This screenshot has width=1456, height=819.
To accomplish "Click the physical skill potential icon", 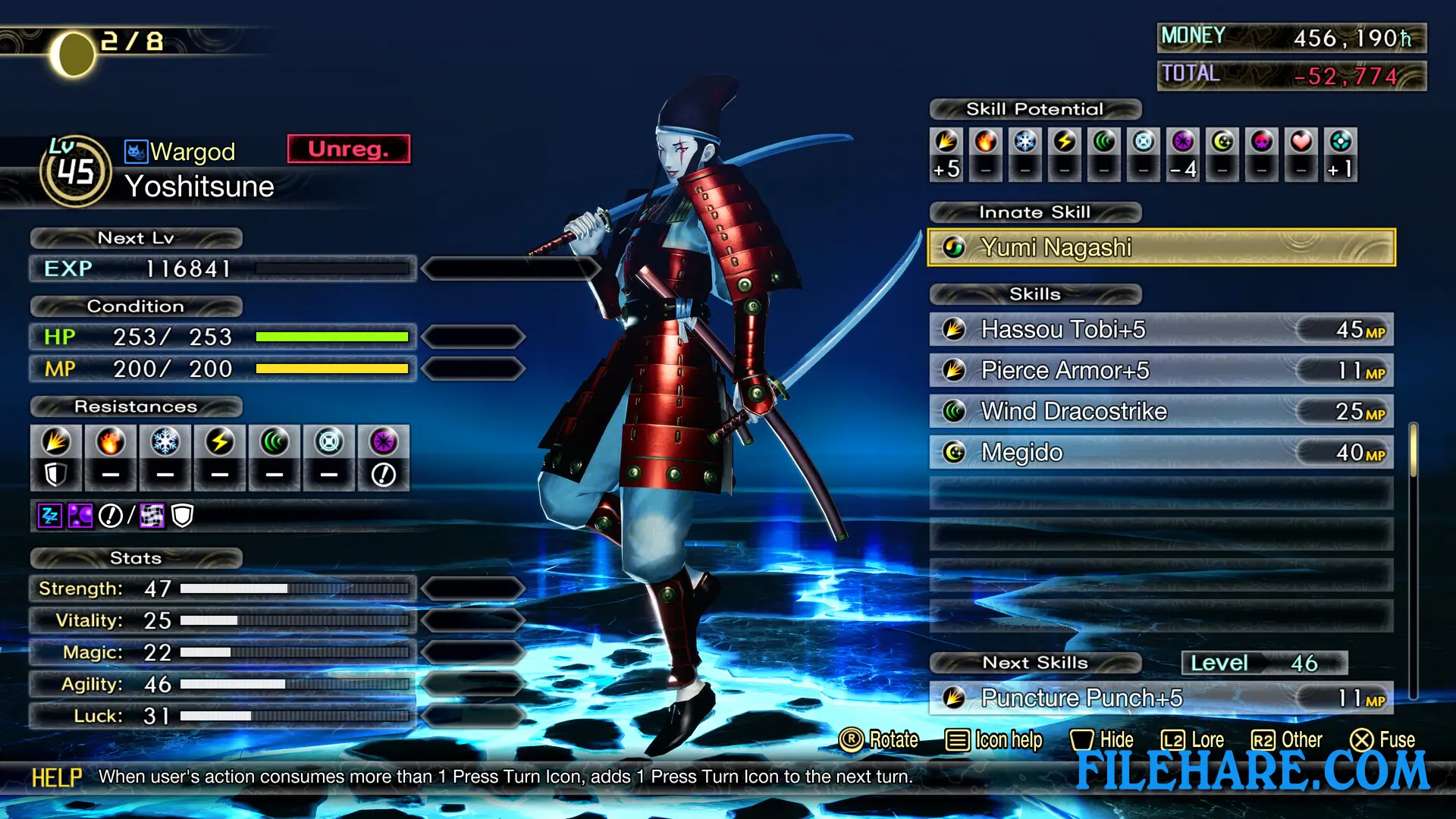I will pos(946,142).
